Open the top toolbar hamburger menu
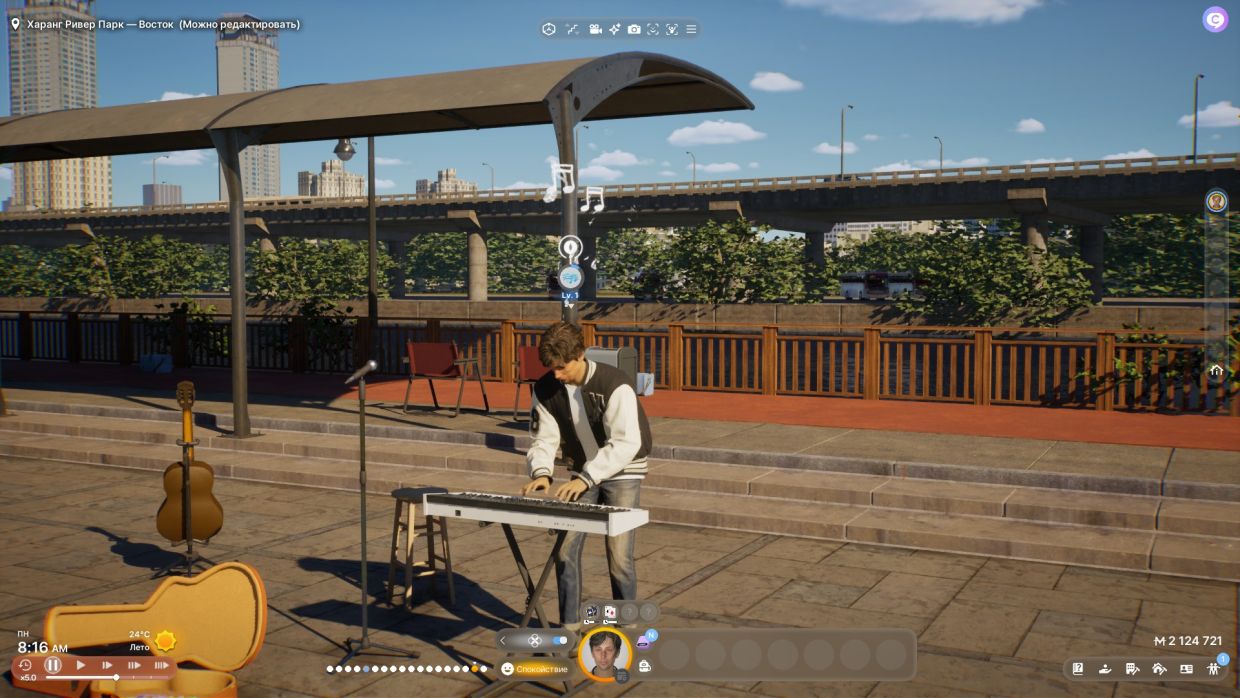The height and width of the screenshot is (698, 1240). (x=691, y=29)
